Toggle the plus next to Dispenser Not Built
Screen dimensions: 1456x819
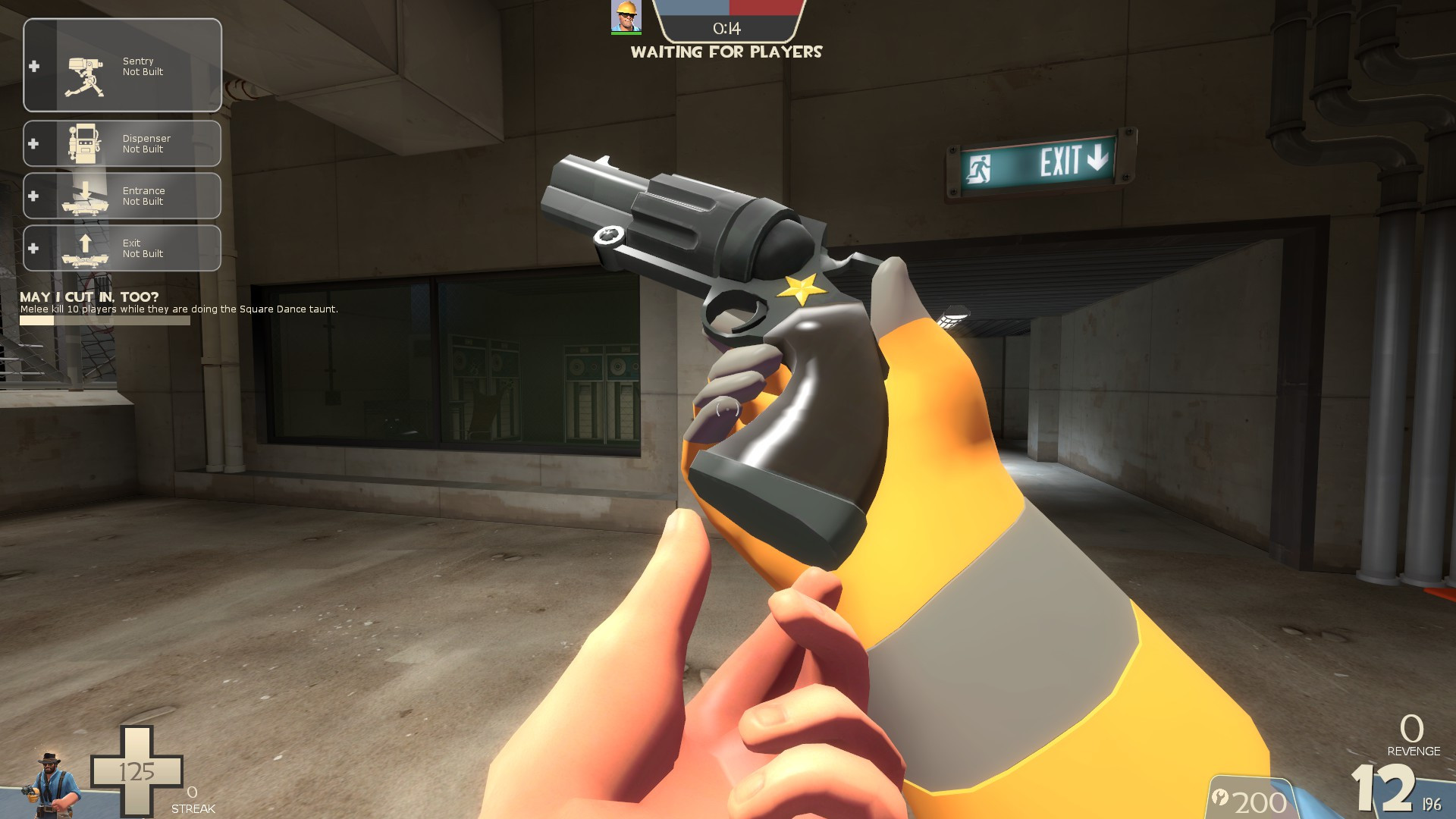(x=33, y=143)
